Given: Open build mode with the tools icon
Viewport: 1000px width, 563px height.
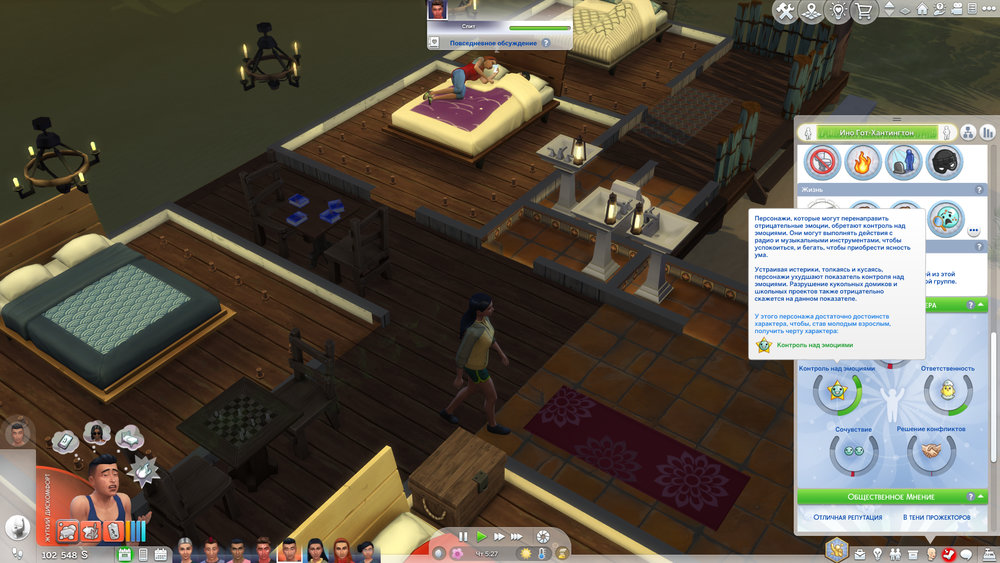Looking at the screenshot, I should point(786,11).
